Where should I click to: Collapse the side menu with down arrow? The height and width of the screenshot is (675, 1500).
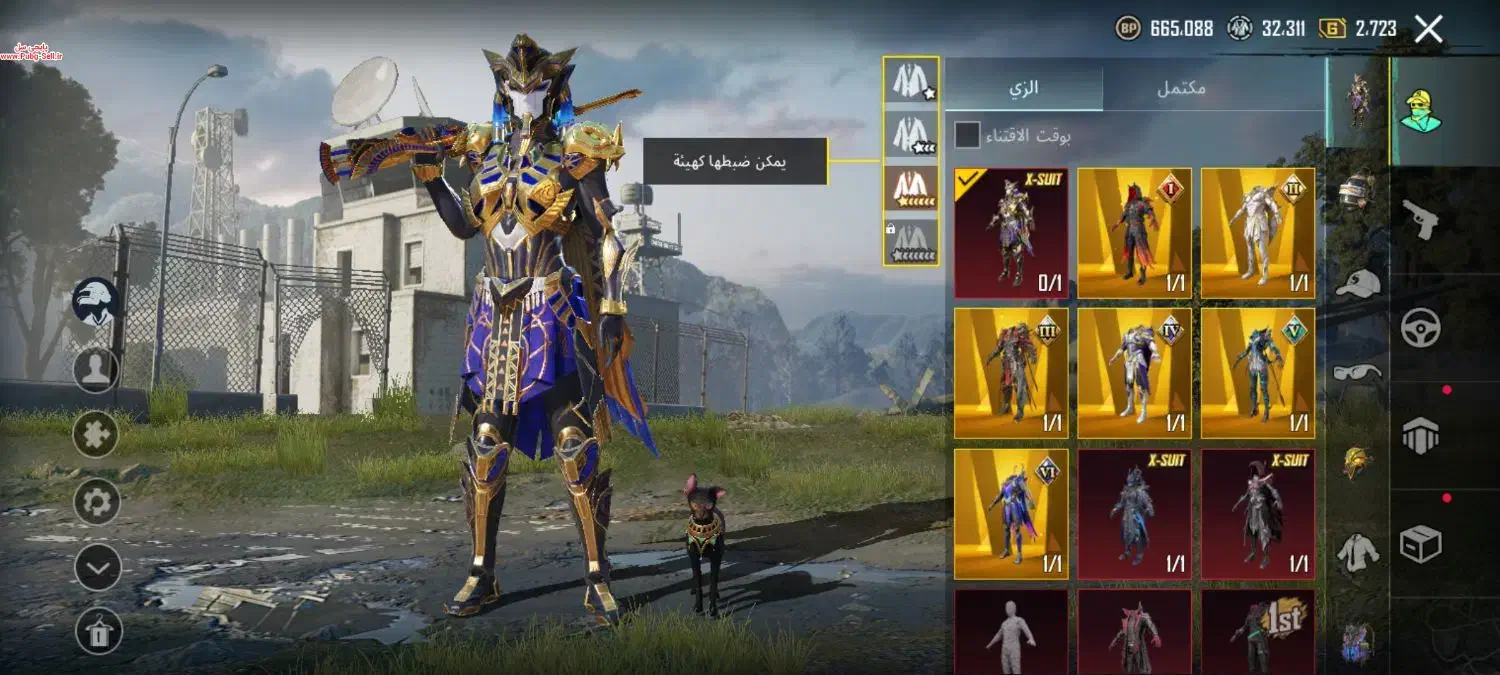point(98,567)
